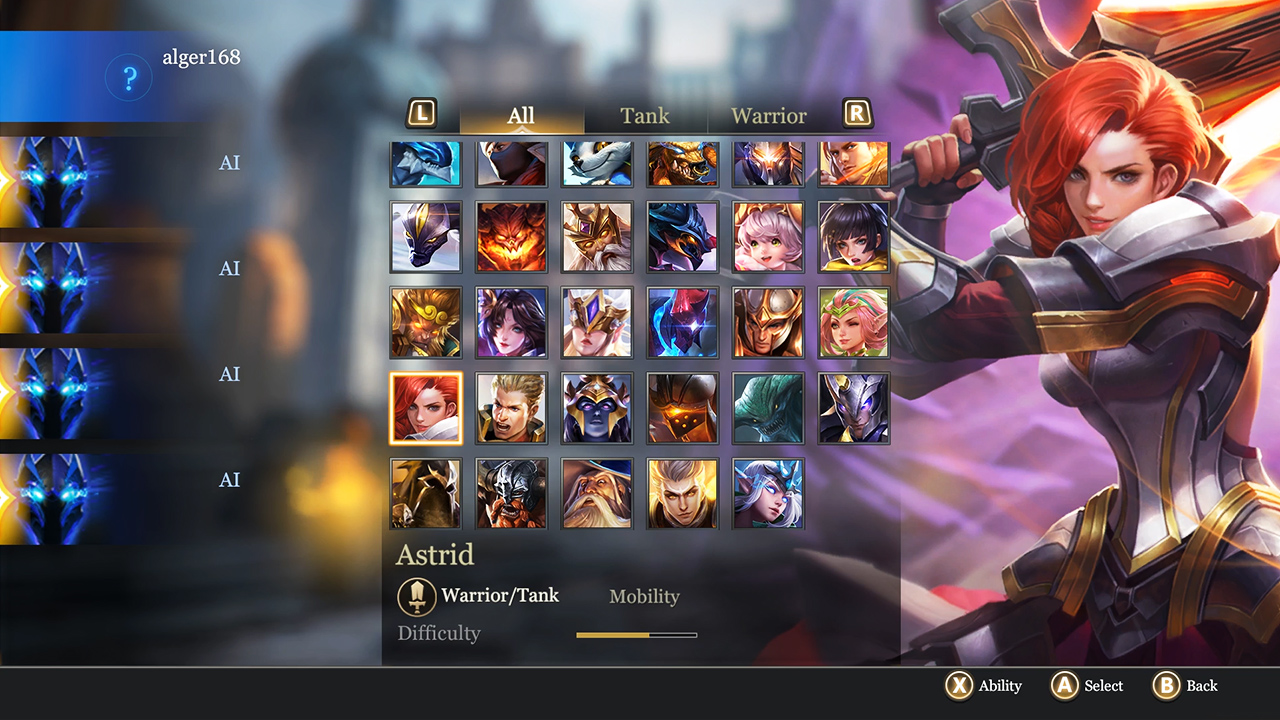The image size is (1280, 720).
Task: Click the L bumper icon above the hero grid
Action: tap(422, 114)
